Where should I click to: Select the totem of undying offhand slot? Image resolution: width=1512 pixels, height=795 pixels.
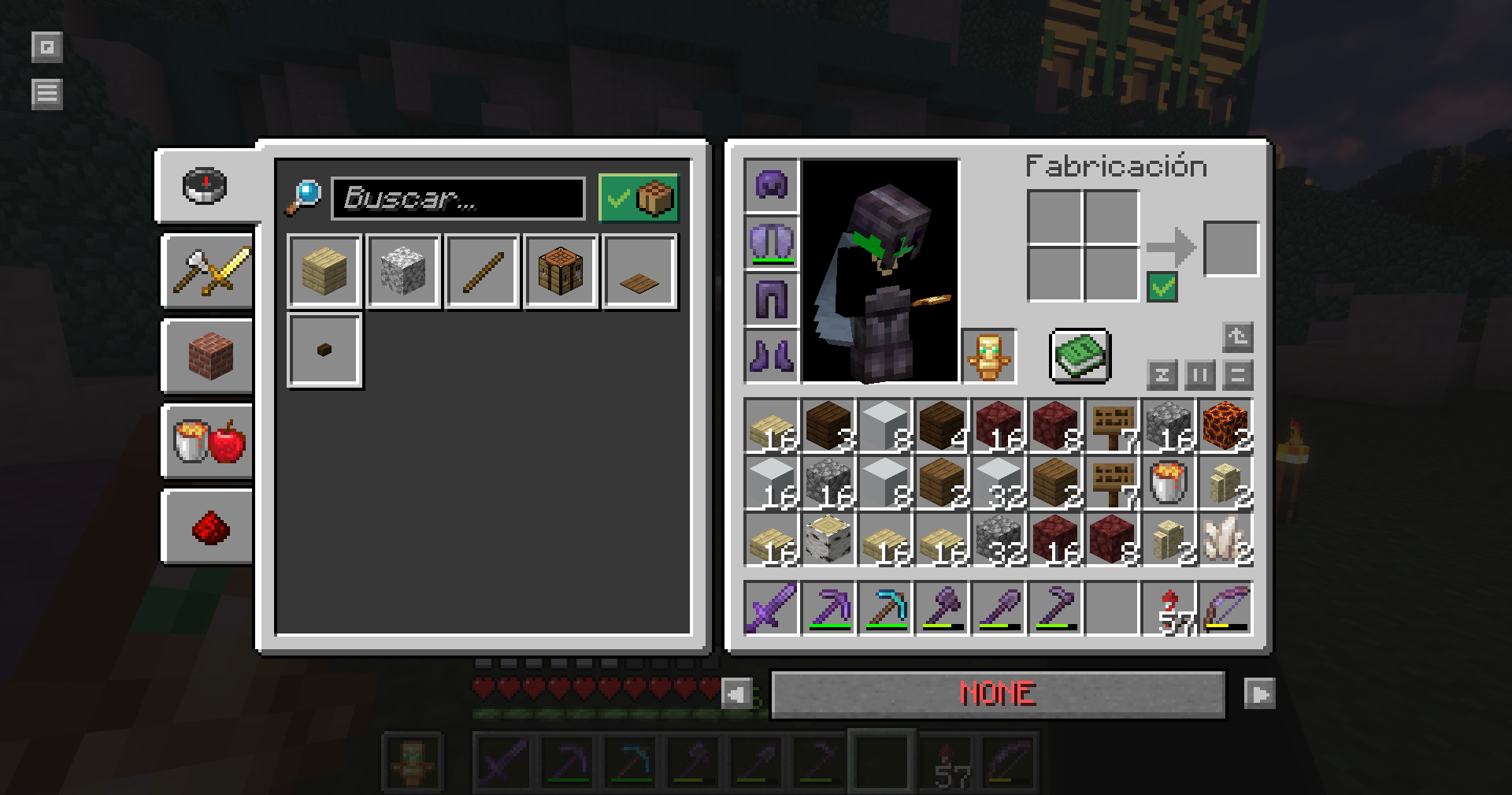989,356
